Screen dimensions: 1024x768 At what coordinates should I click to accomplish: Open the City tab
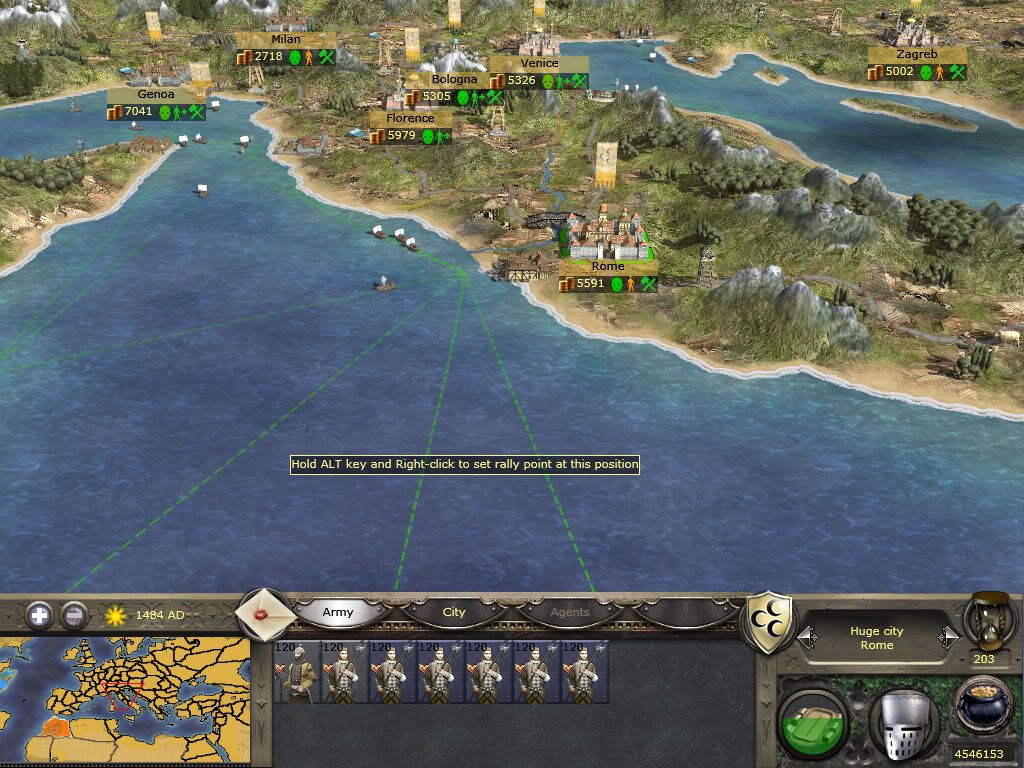coord(454,612)
